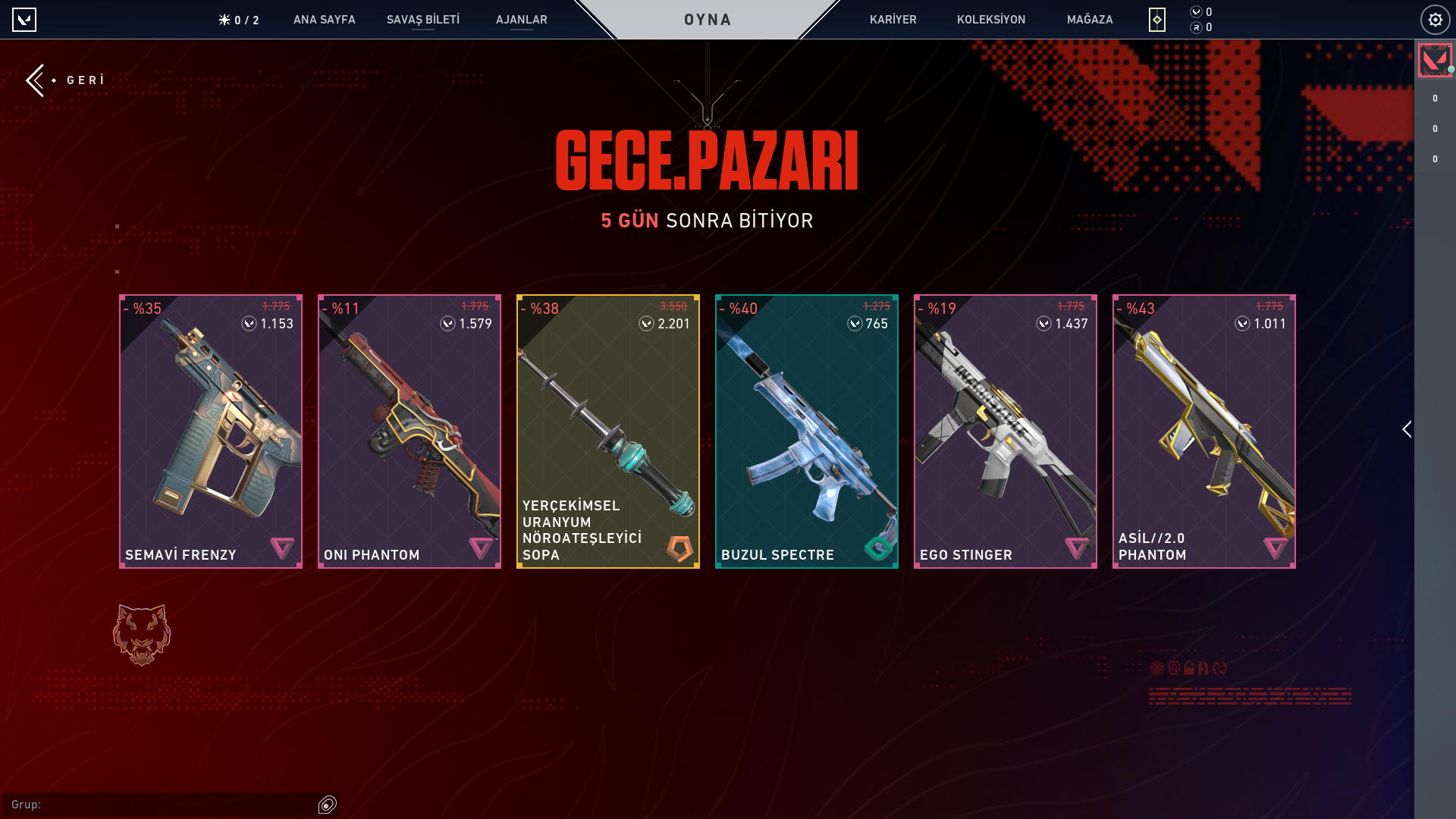Switch to the Koleksiyon tab

point(990,20)
